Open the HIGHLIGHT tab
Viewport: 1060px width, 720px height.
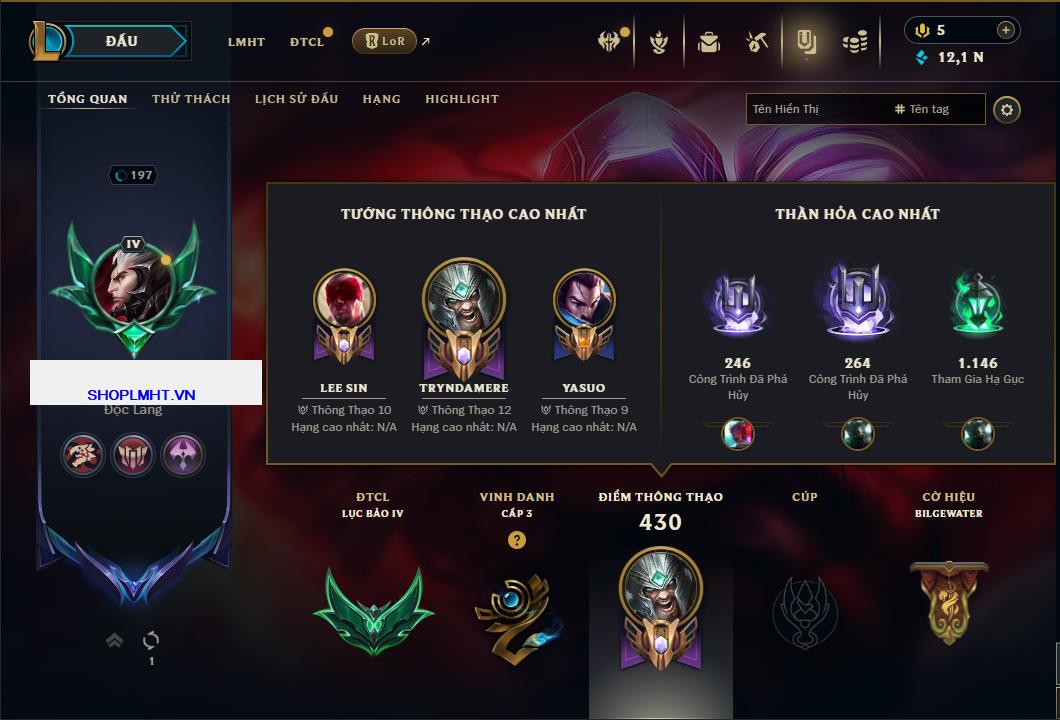point(461,99)
